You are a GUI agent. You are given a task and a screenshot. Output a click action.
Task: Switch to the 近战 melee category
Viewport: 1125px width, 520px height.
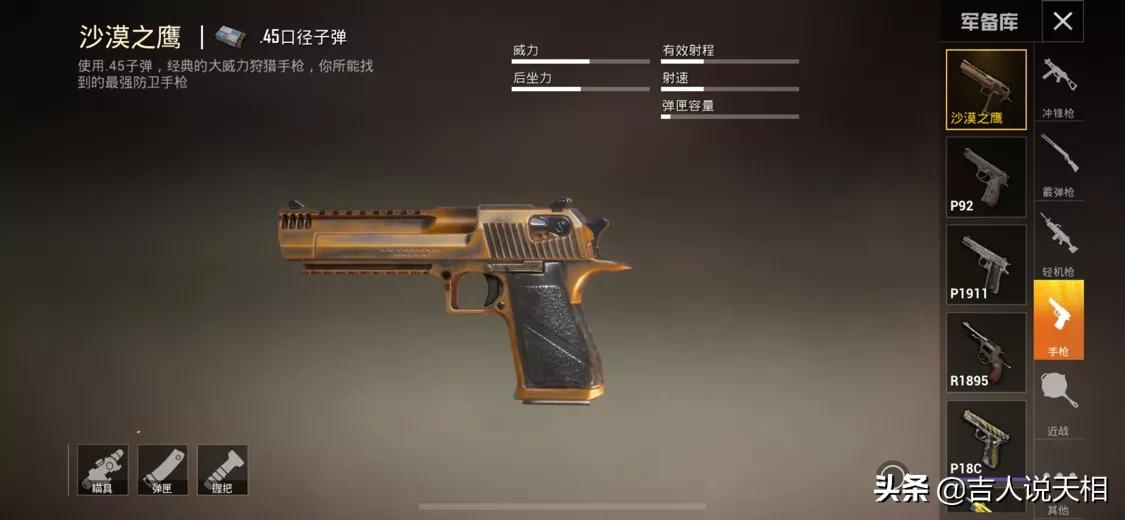tap(1058, 402)
